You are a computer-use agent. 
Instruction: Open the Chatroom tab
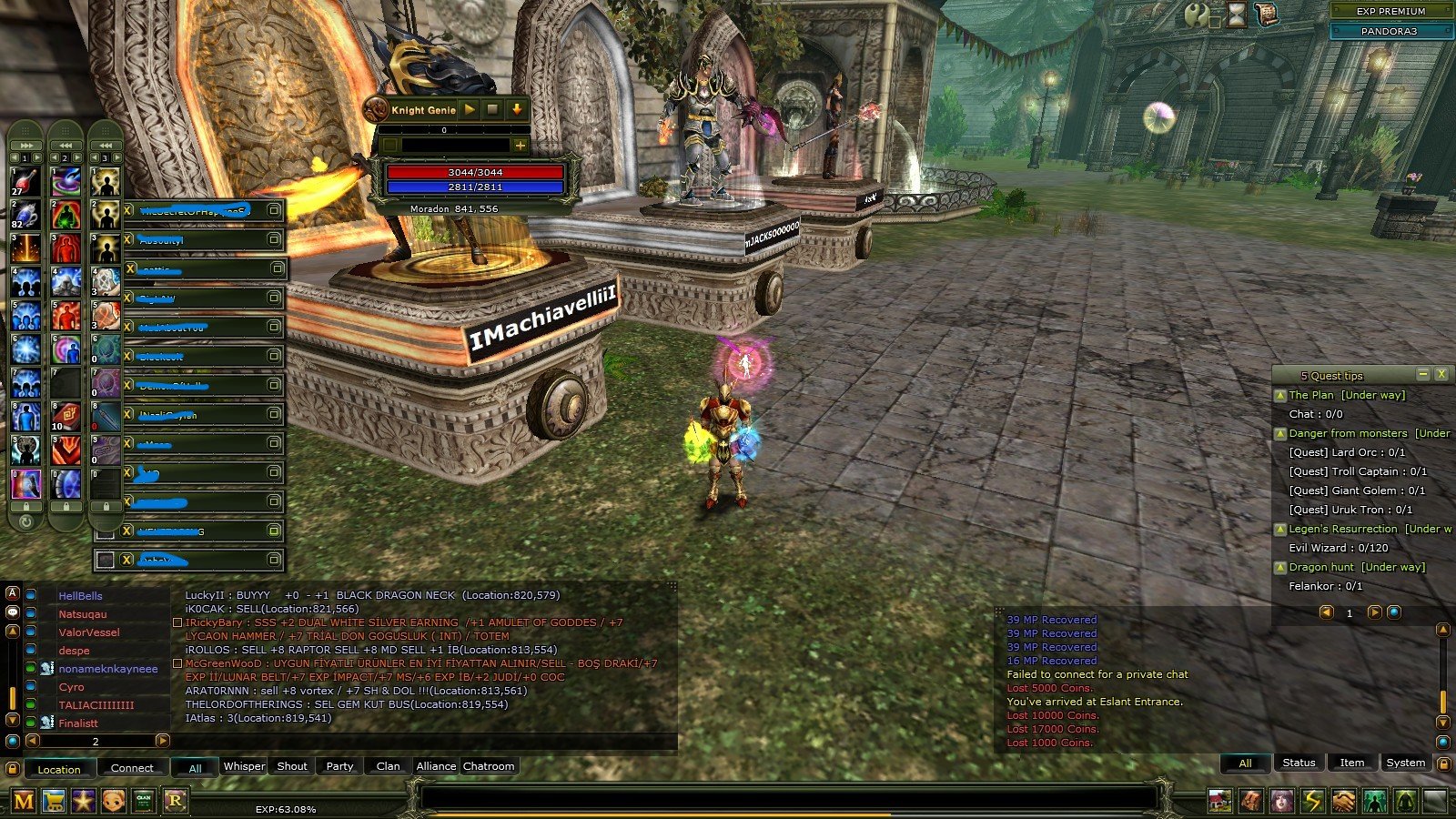[x=489, y=766]
